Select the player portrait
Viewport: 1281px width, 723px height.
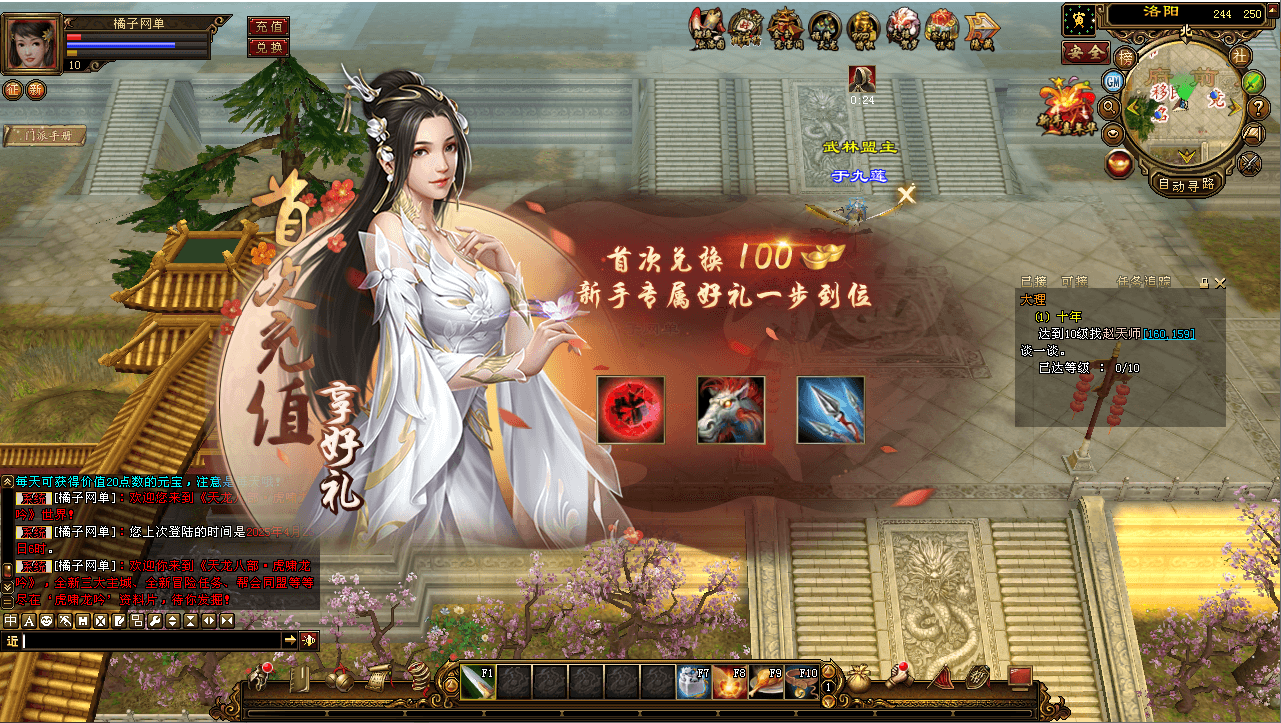click(x=33, y=43)
